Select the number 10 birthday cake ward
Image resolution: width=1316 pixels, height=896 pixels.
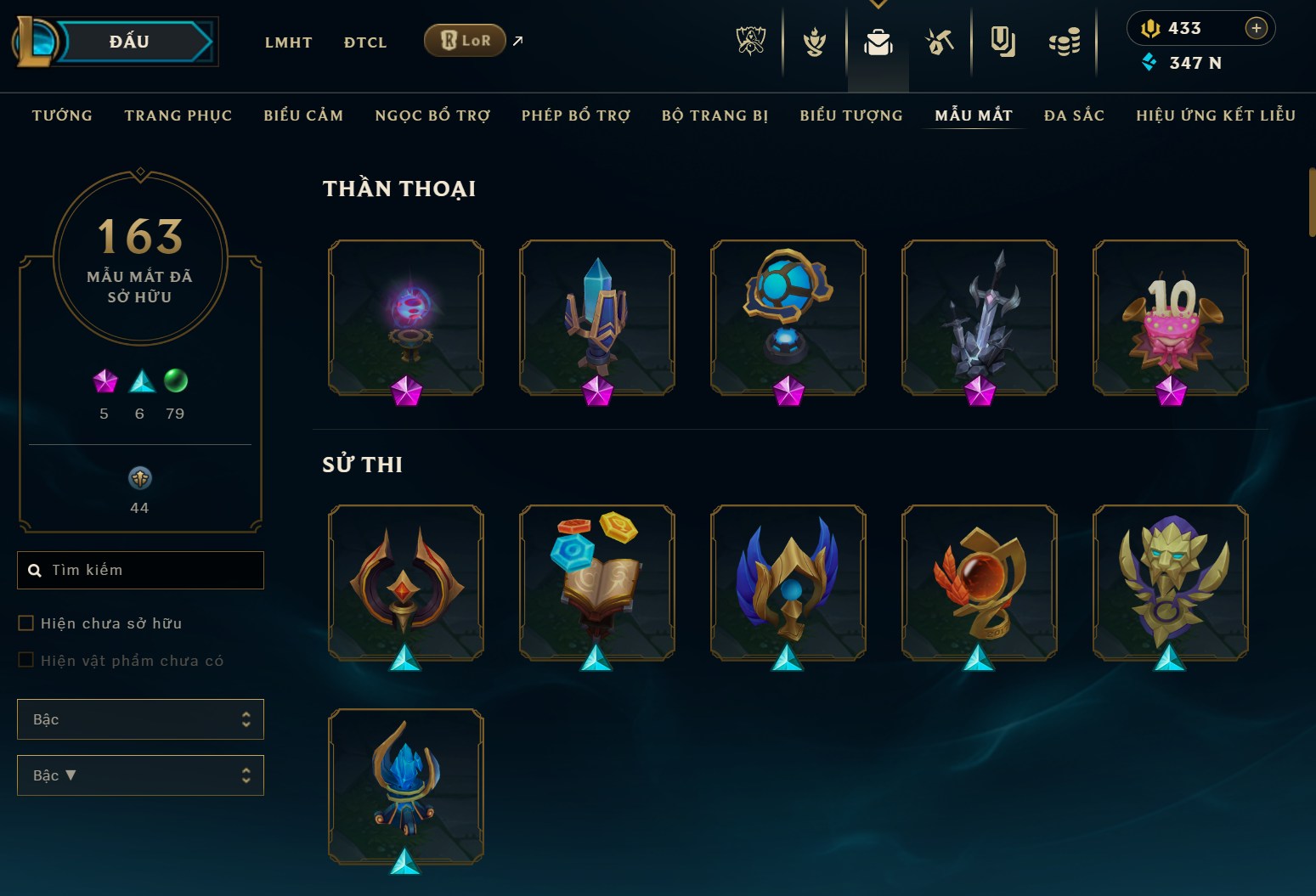point(1170,317)
